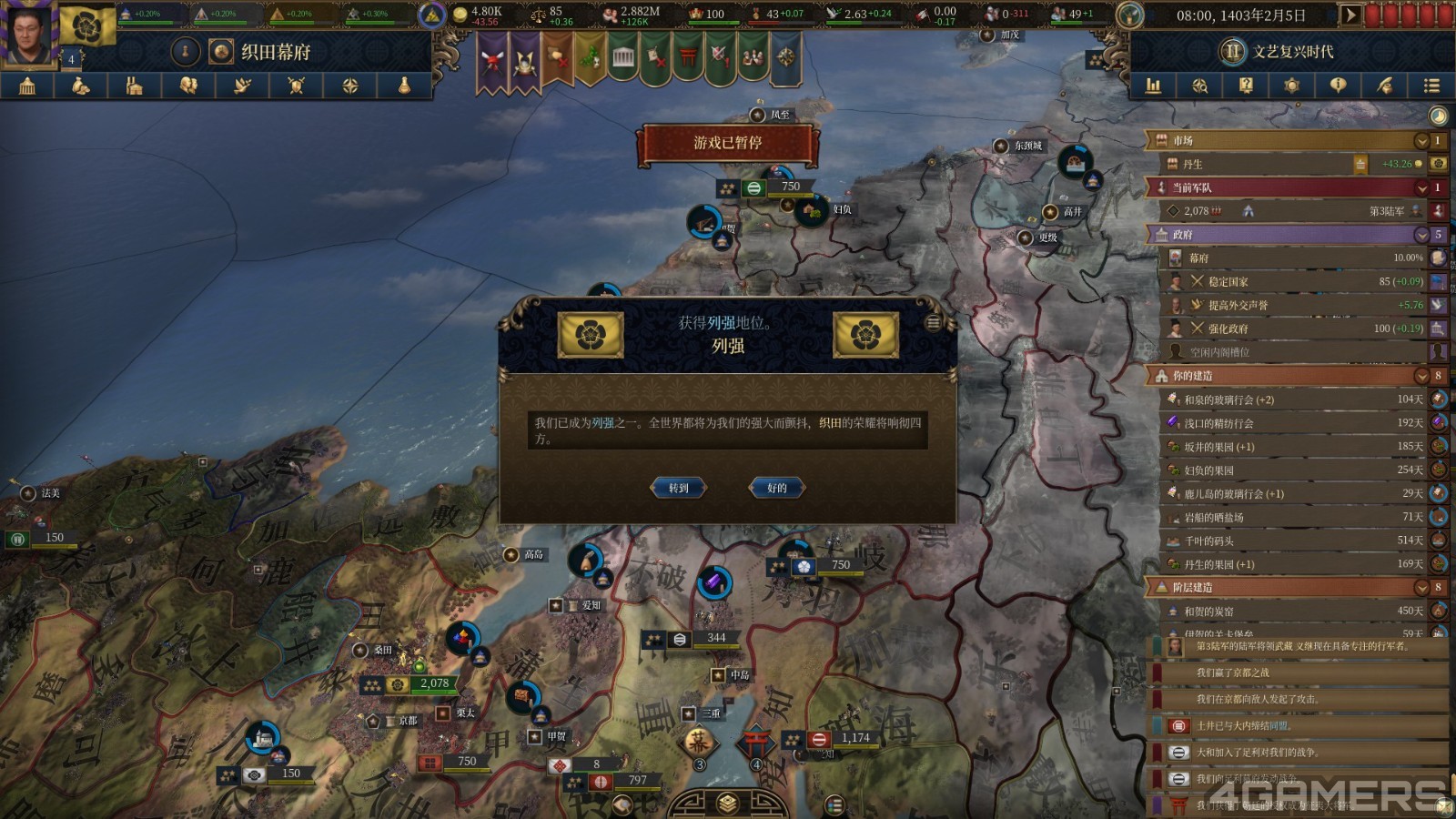1456x819 pixels.
Task: Click the yellow clan flag emblem
Action: (x=87, y=25)
